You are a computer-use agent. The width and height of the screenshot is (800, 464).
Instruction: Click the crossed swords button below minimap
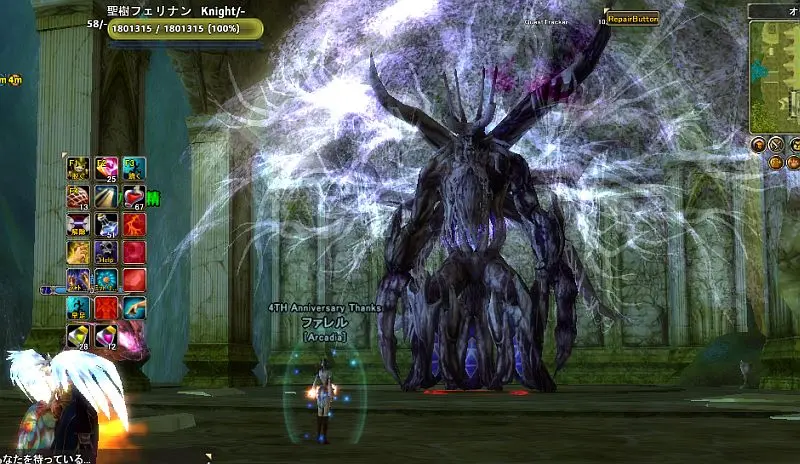[x=776, y=145]
